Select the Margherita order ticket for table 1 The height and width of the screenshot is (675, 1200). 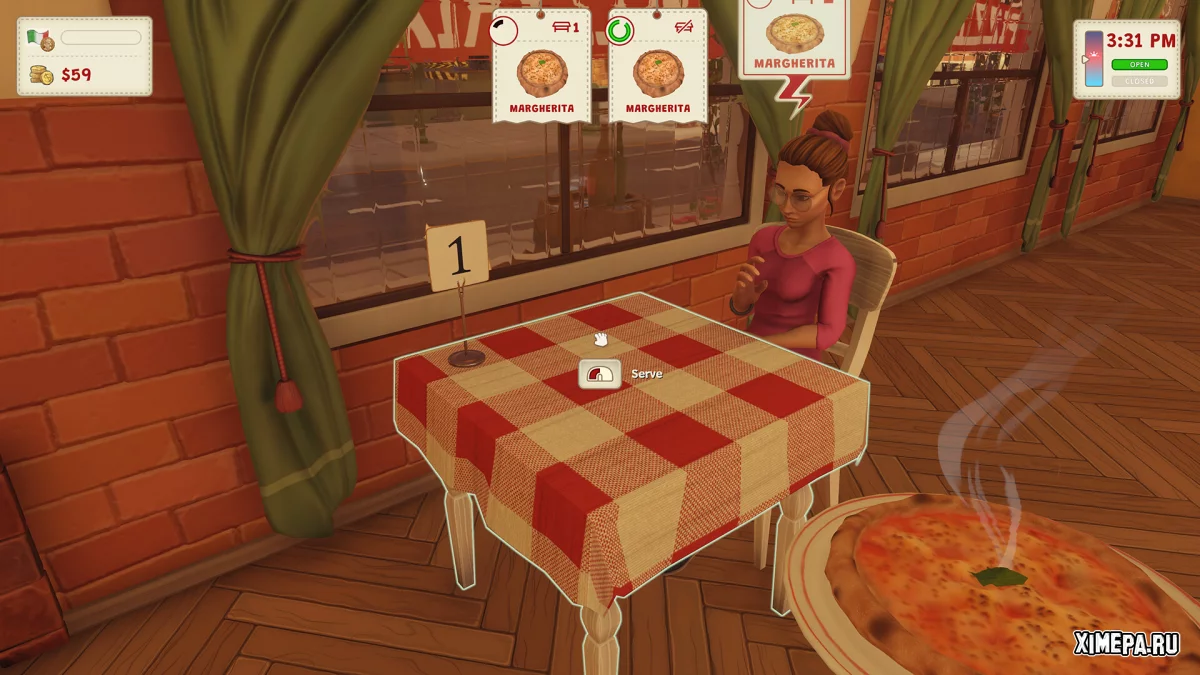tap(542, 68)
